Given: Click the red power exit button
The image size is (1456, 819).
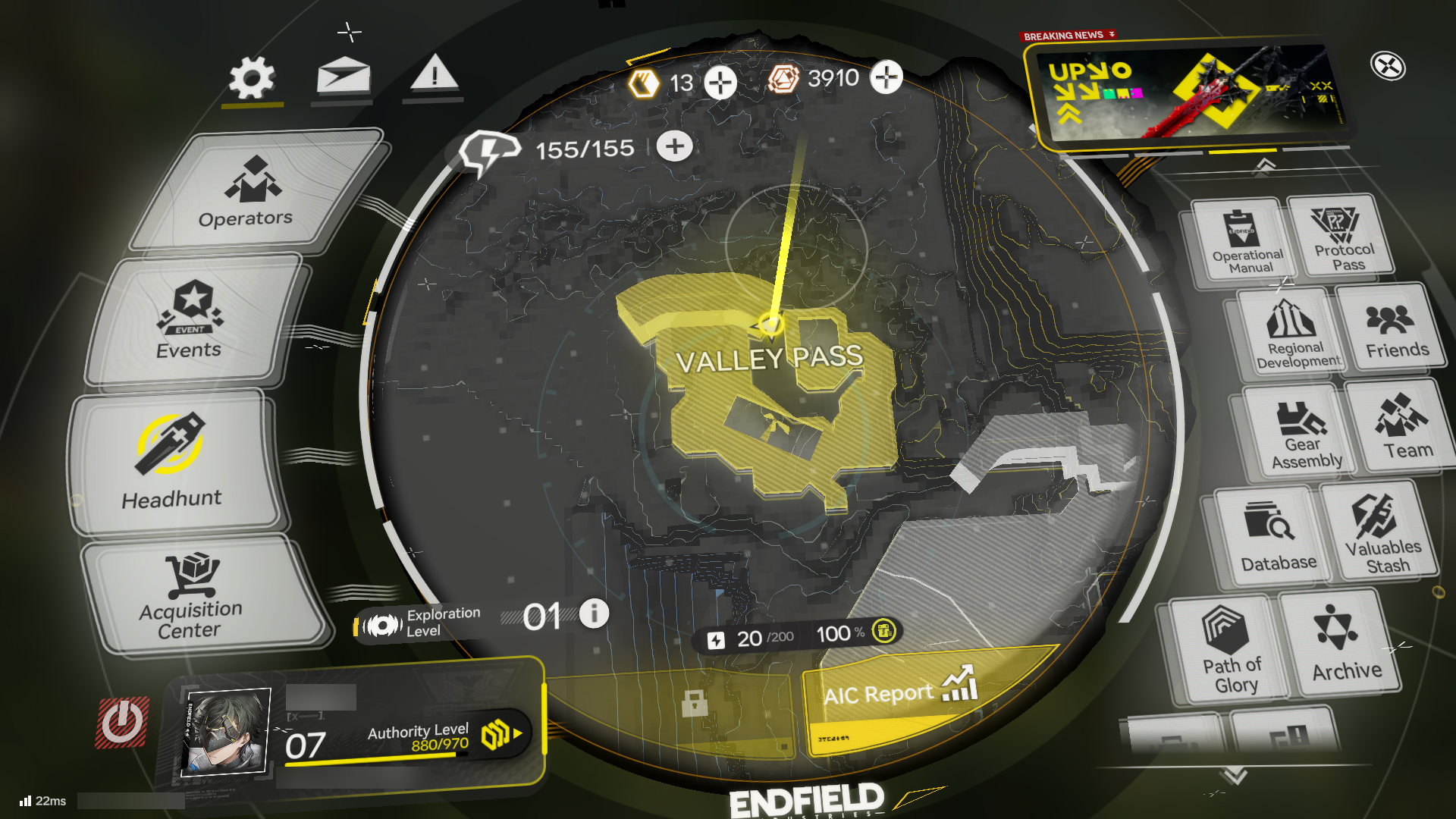Looking at the screenshot, I should 121,723.
